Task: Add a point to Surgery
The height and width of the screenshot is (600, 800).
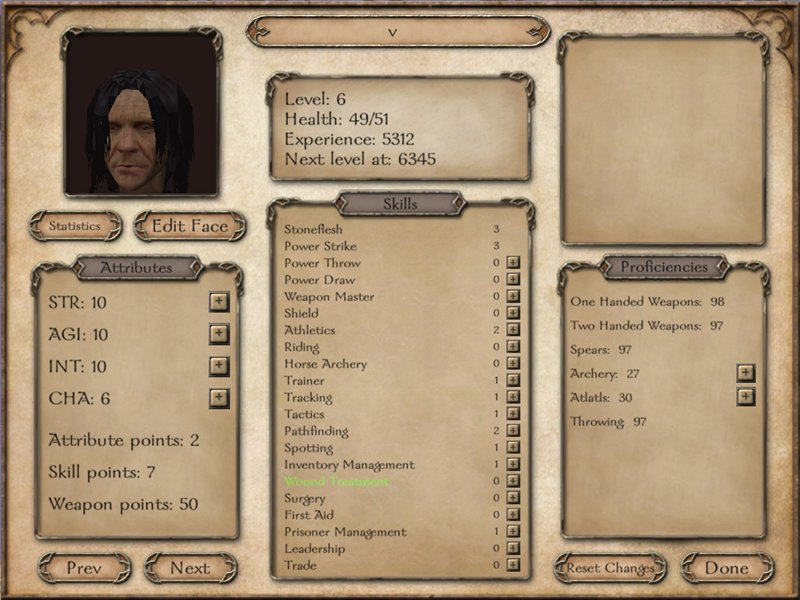Action: click(x=513, y=498)
